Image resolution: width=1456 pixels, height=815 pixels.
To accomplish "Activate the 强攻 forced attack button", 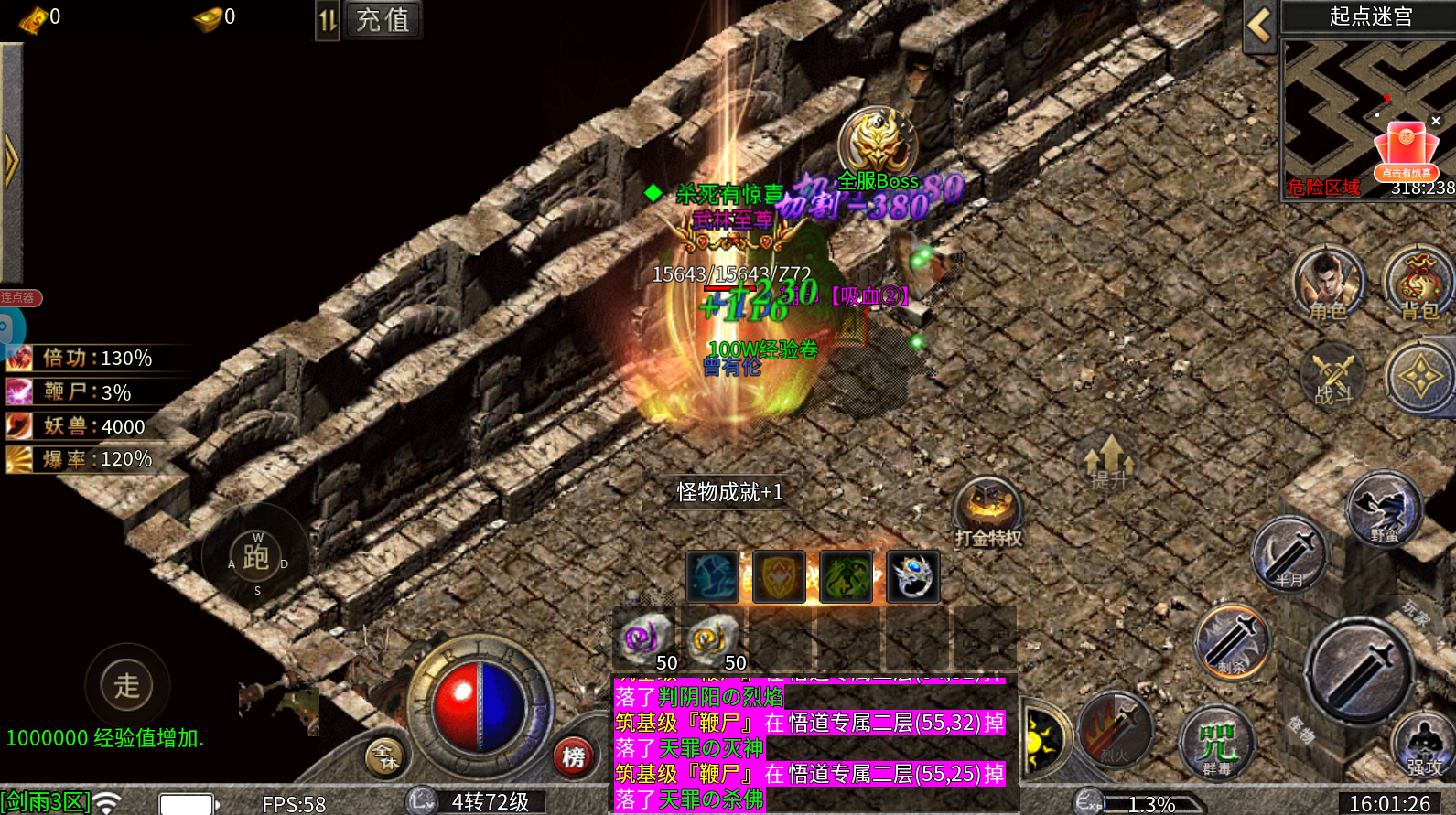I will (x=1423, y=745).
